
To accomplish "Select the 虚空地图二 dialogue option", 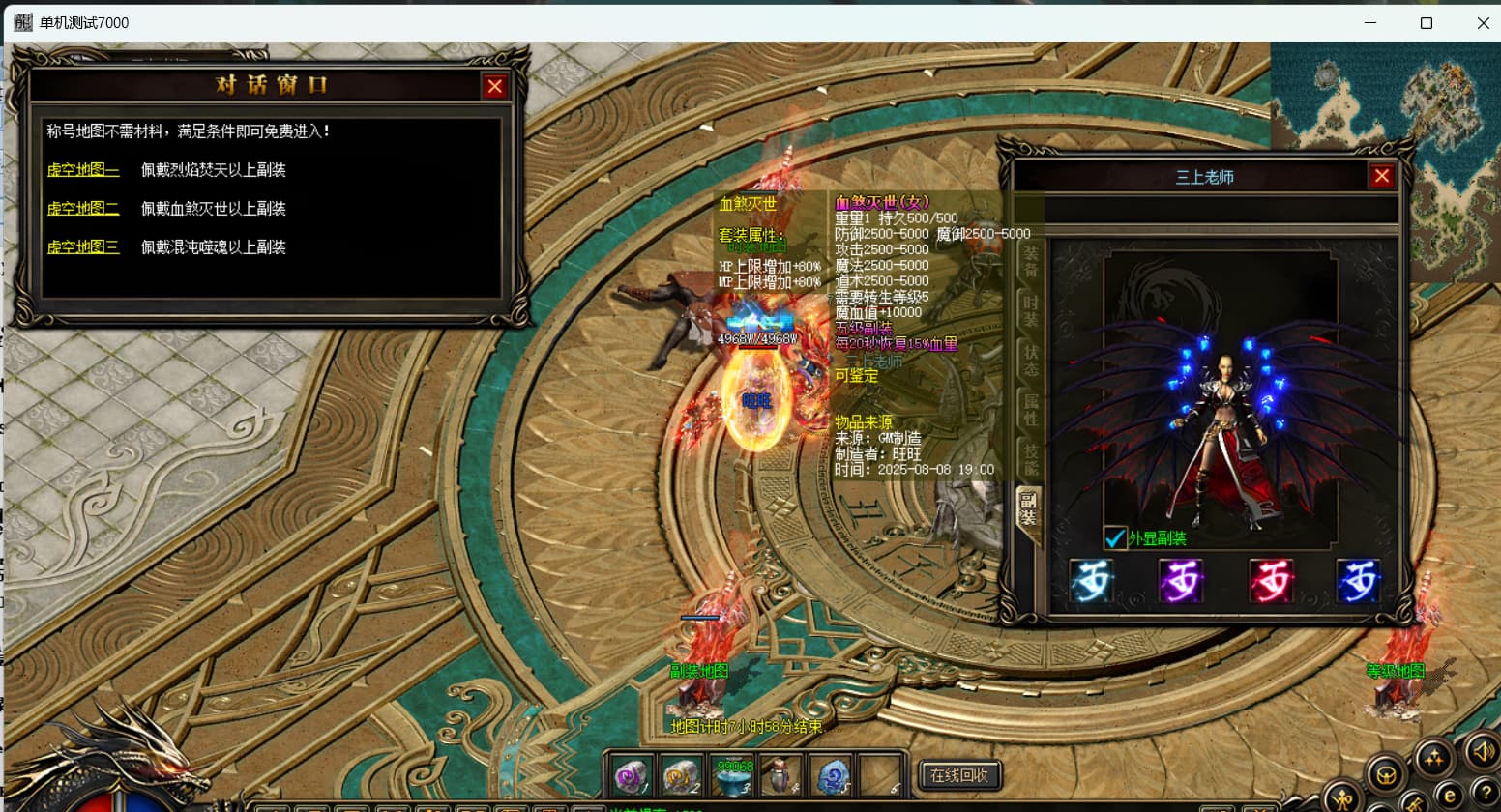I will tap(83, 209).
